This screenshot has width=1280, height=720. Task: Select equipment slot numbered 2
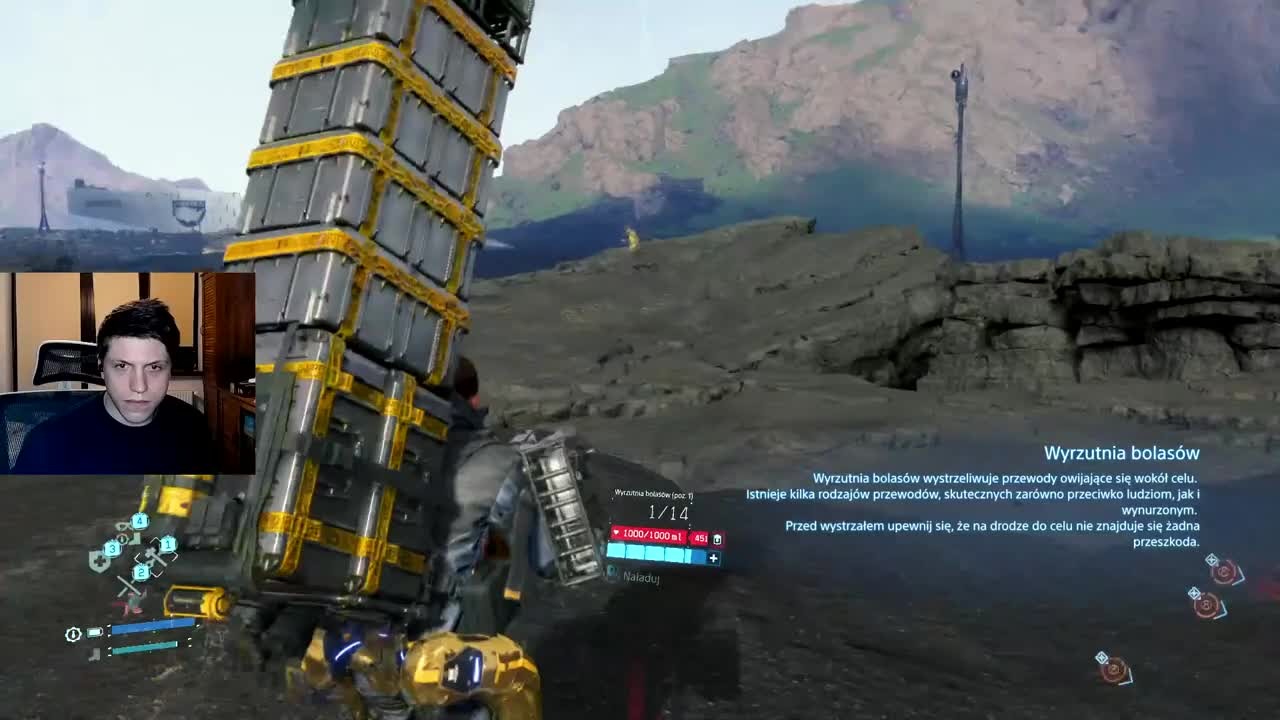[x=142, y=572]
